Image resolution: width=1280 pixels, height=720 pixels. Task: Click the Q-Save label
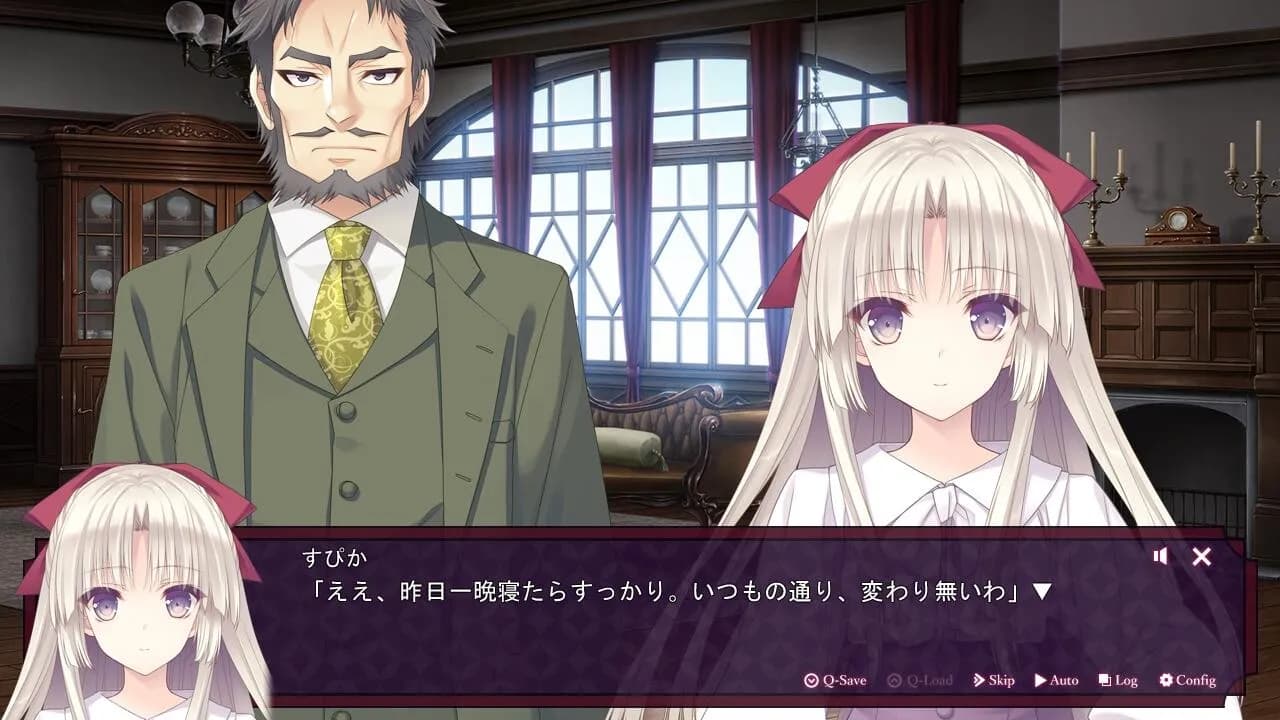(844, 680)
